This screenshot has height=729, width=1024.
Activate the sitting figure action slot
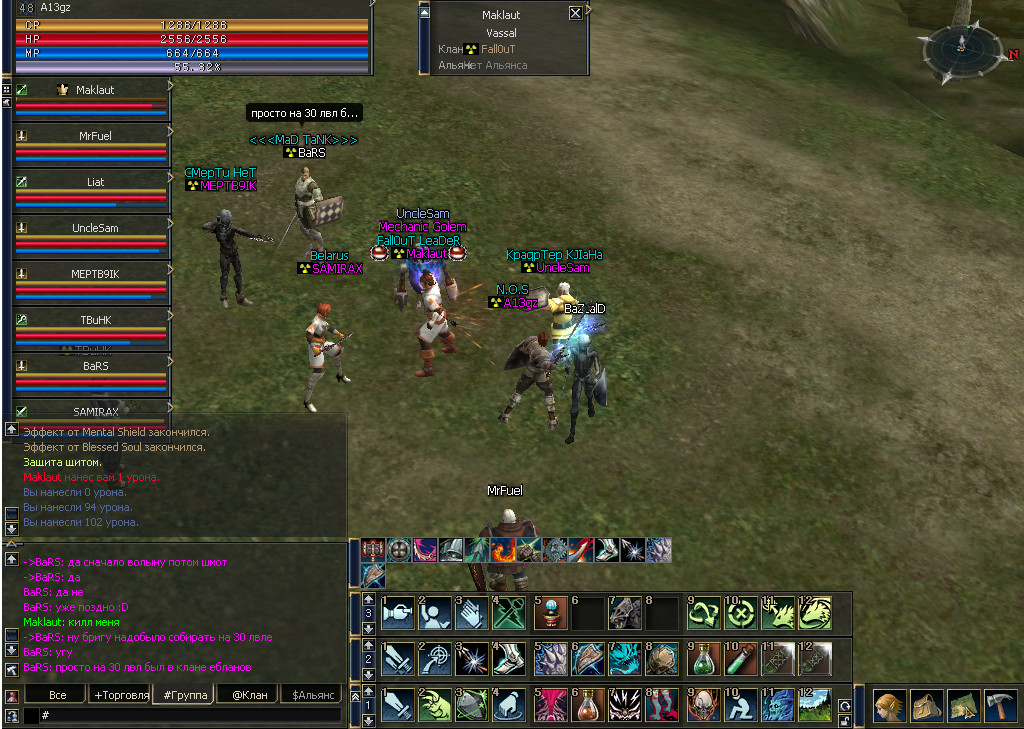point(740,706)
